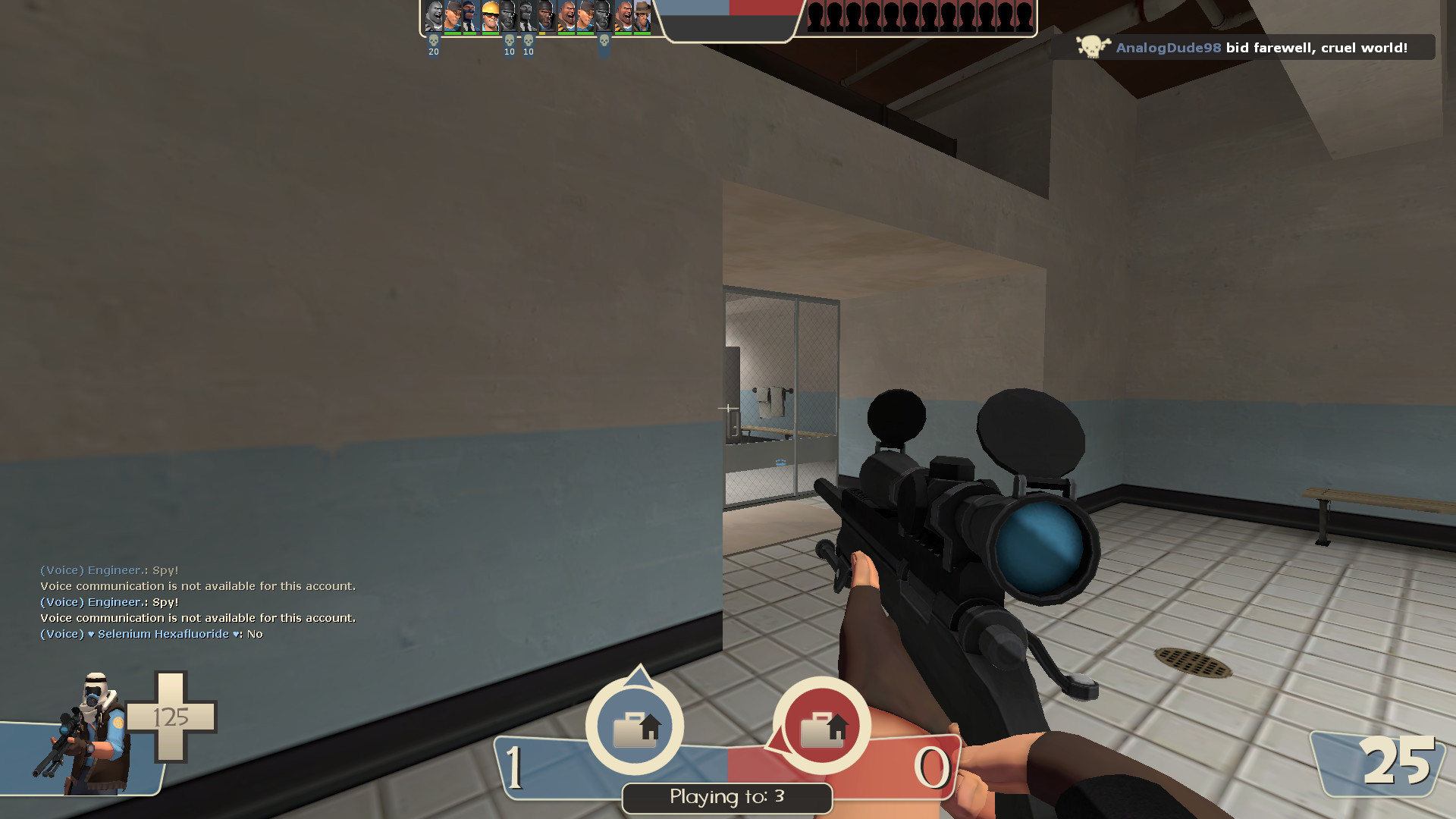Toggle the skull marker showing 10 deaths
Screen dimensions: 1456x819
509,42
